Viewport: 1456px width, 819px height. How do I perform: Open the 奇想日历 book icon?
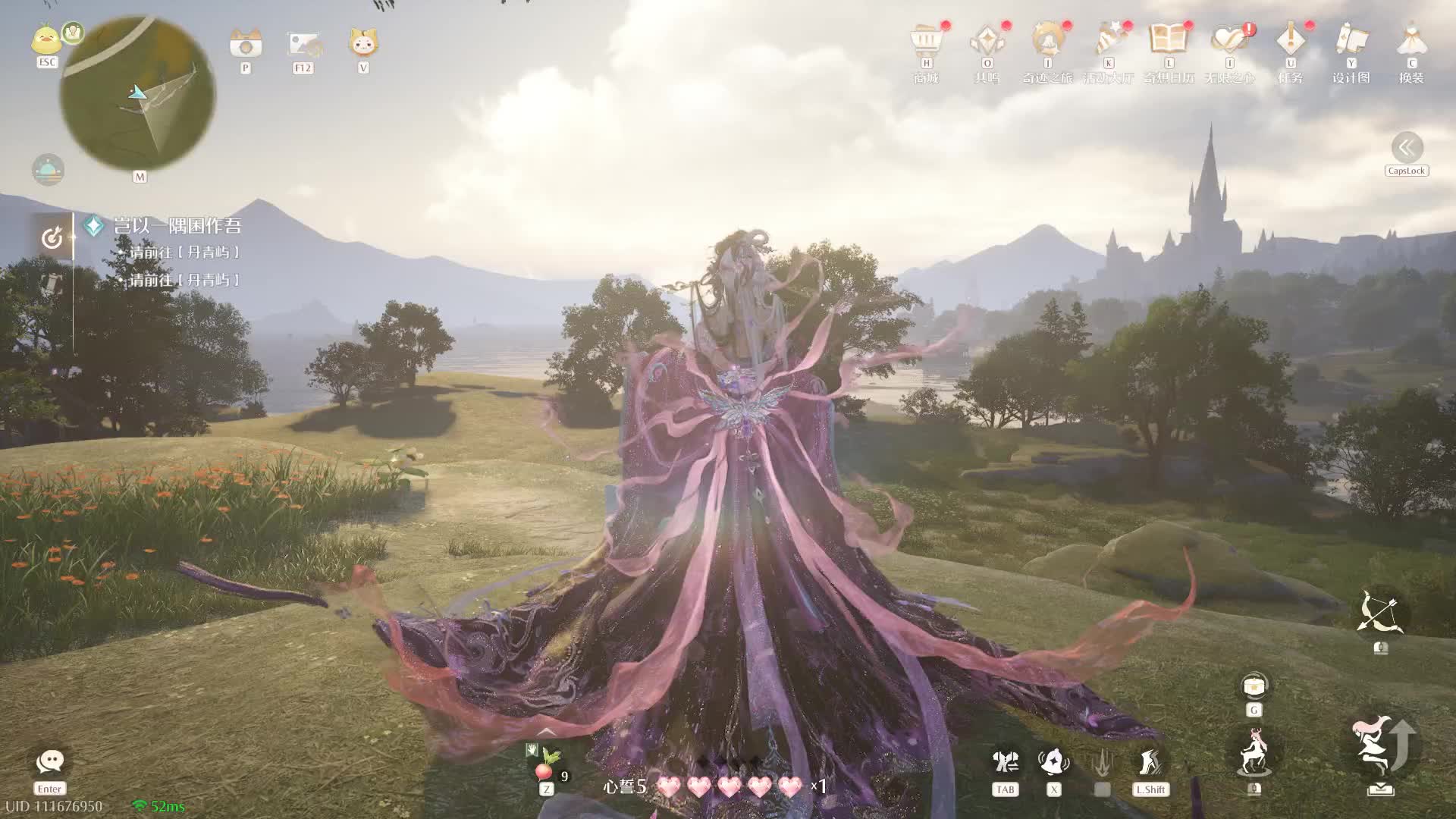point(1169,41)
